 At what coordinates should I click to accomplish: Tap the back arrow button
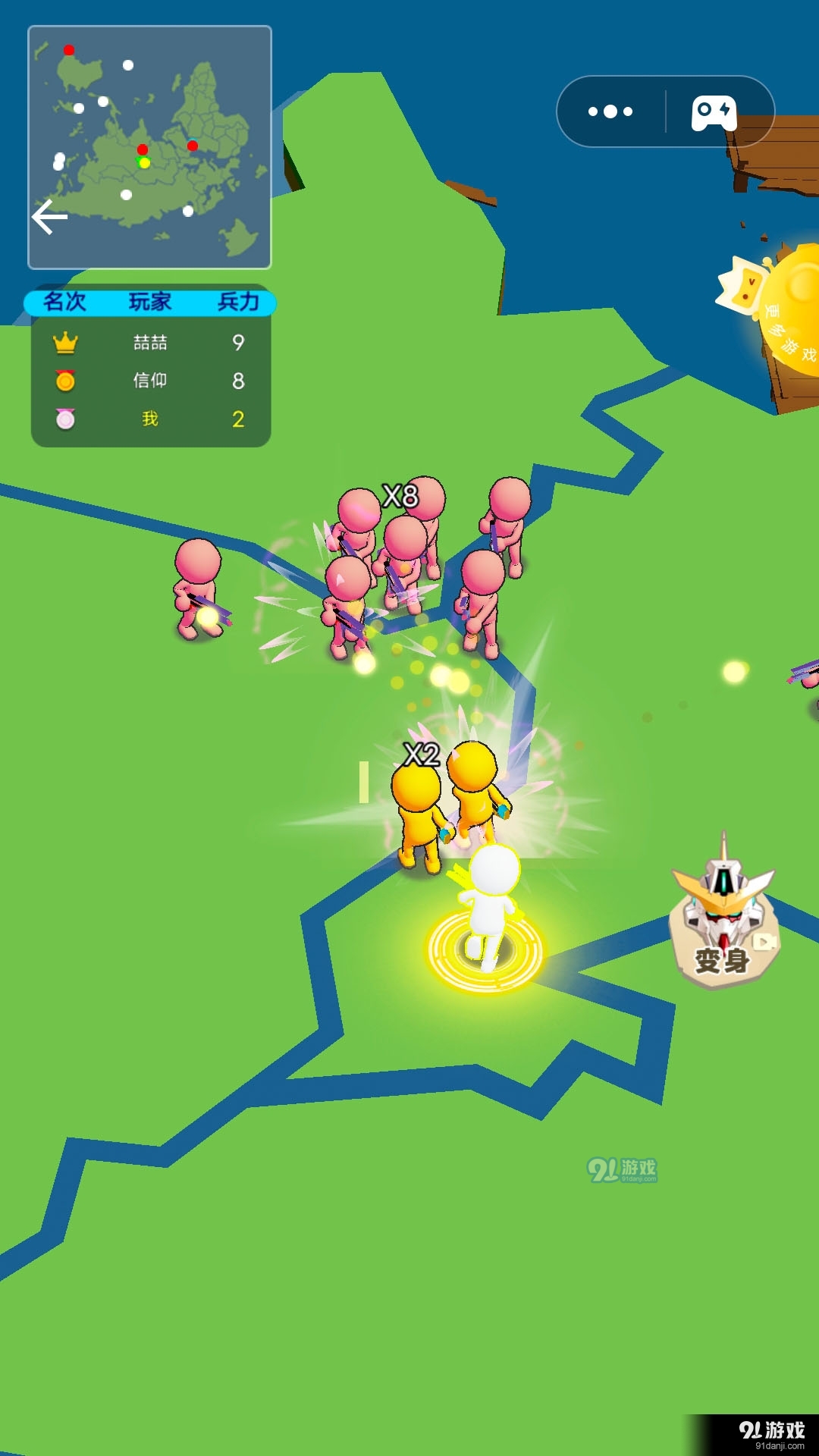click(50, 218)
